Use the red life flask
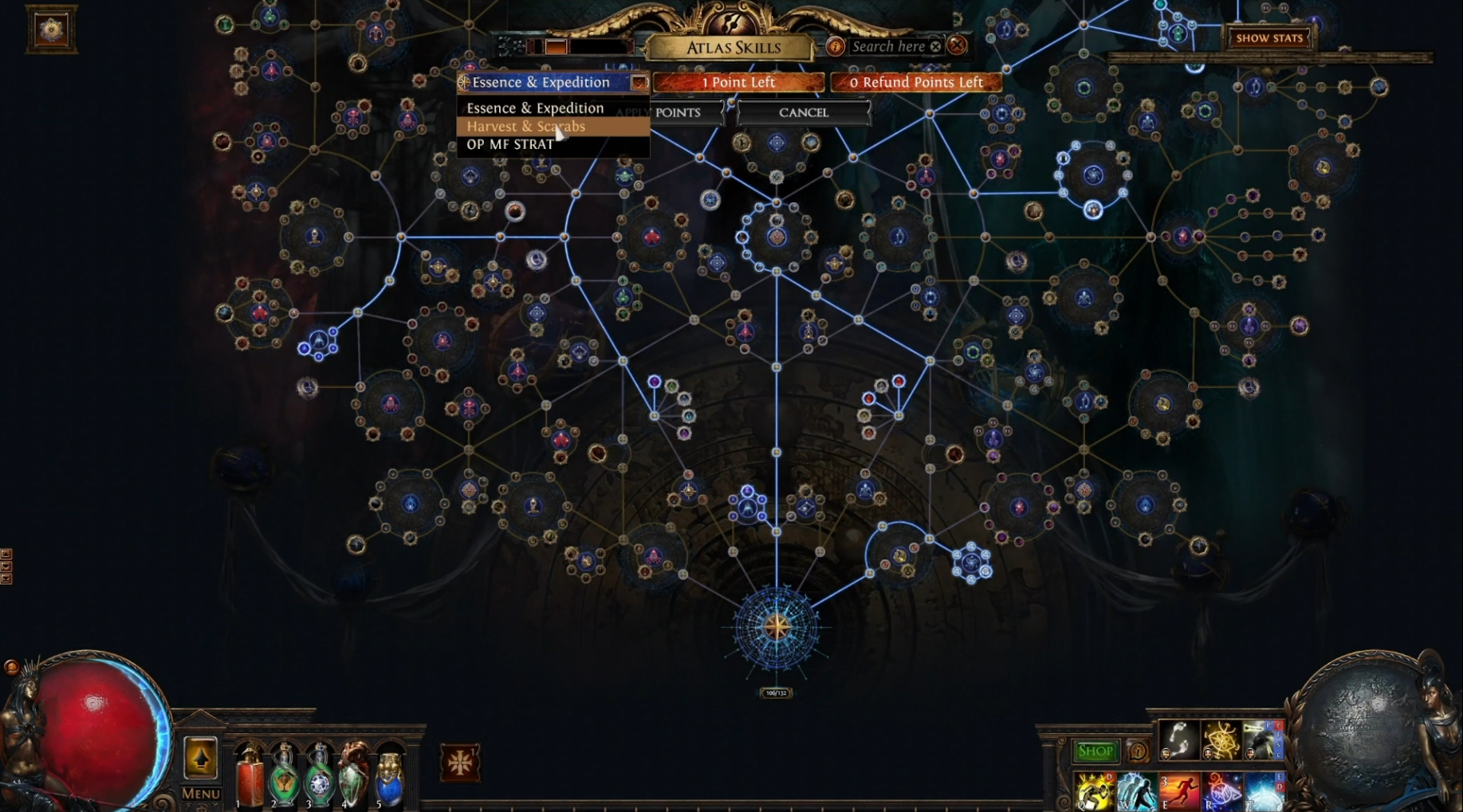The height and width of the screenshot is (812, 1463). 250,777
